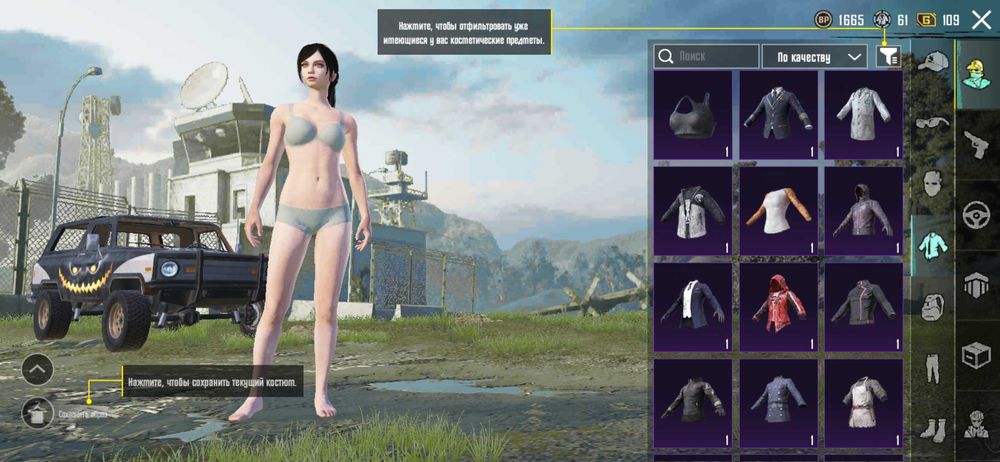Click the item search field
The width and height of the screenshot is (1000, 462).
pos(706,57)
